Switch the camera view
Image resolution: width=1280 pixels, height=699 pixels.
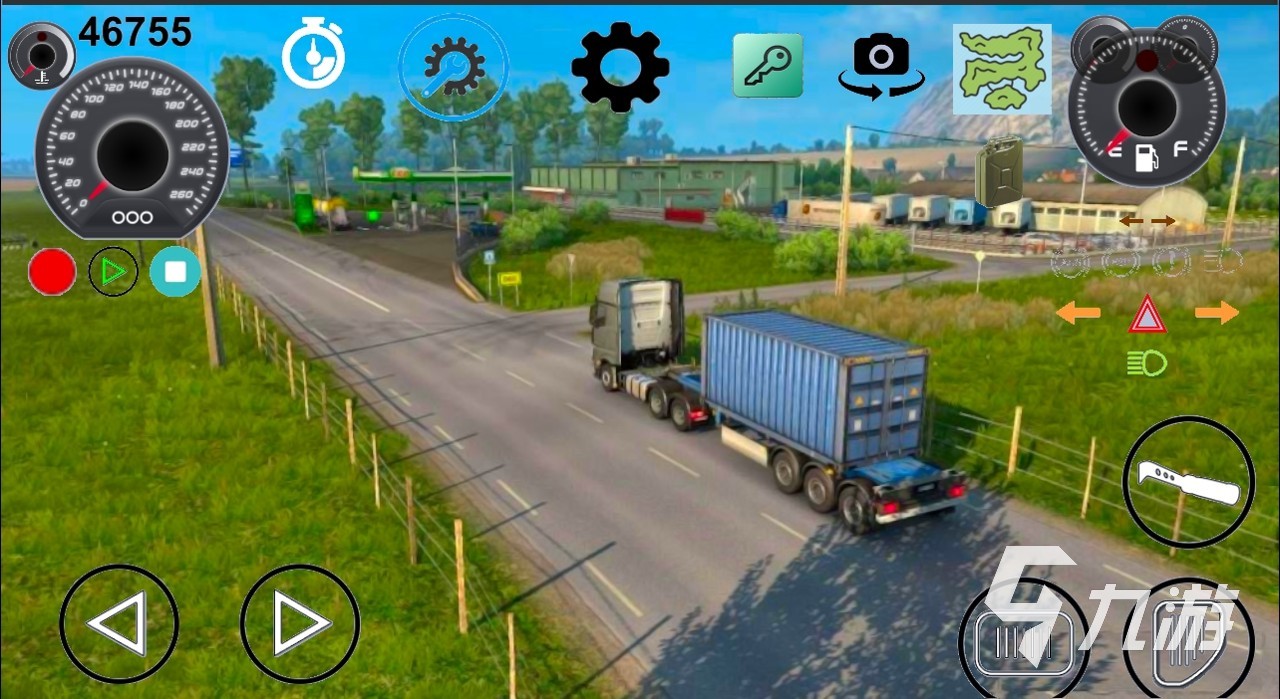[880, 66]
